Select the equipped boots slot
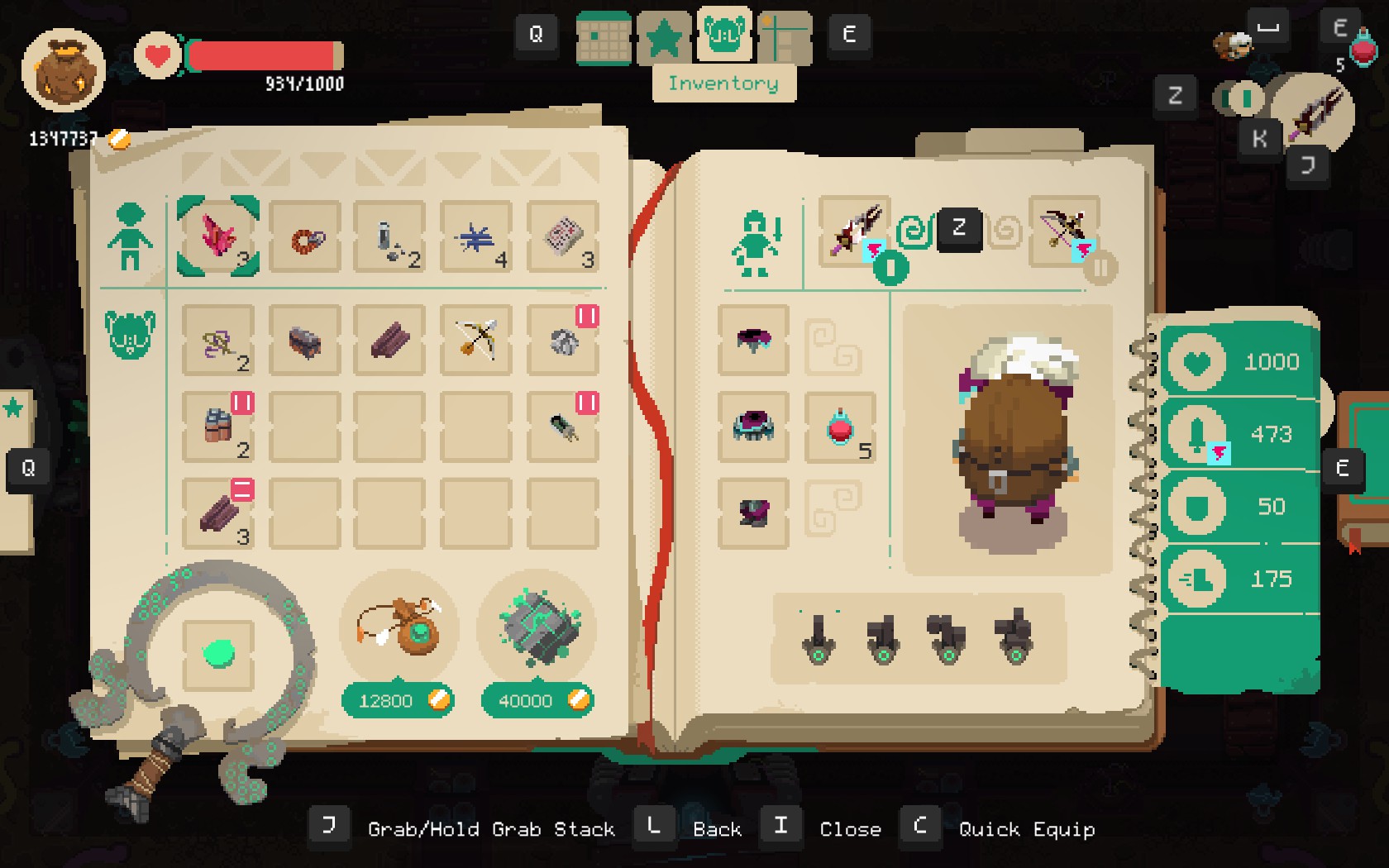 (752, 513)
